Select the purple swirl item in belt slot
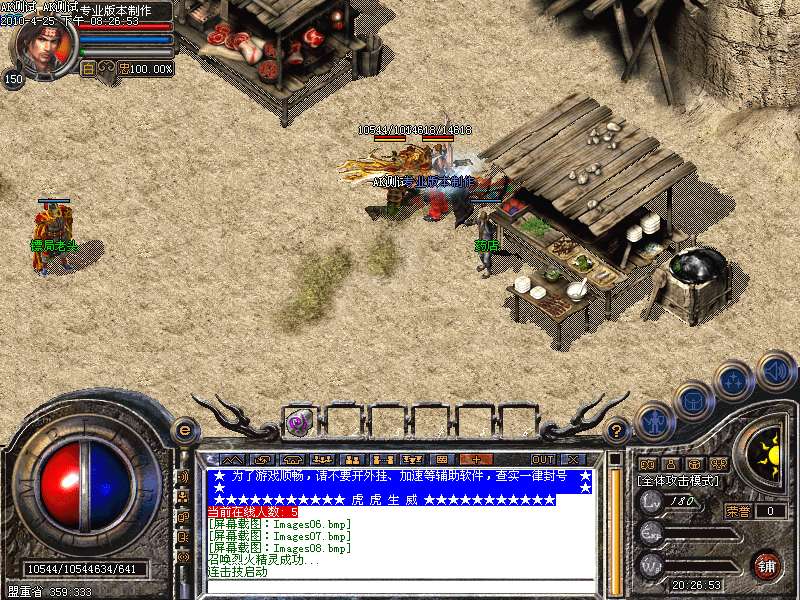 298,422
